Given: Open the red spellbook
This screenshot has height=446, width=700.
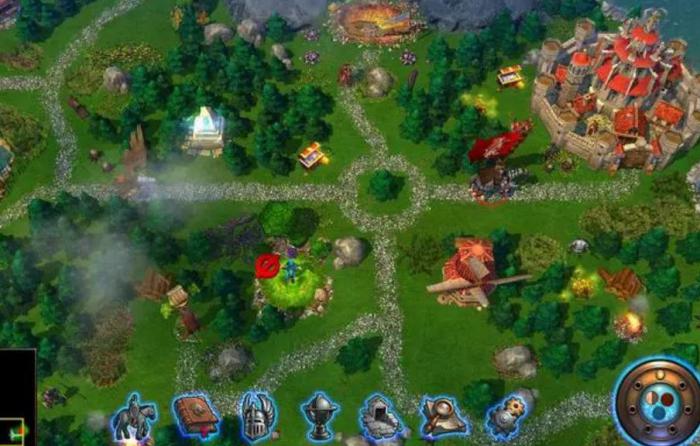Looking at the screenshot, I should tap(194, 414).
